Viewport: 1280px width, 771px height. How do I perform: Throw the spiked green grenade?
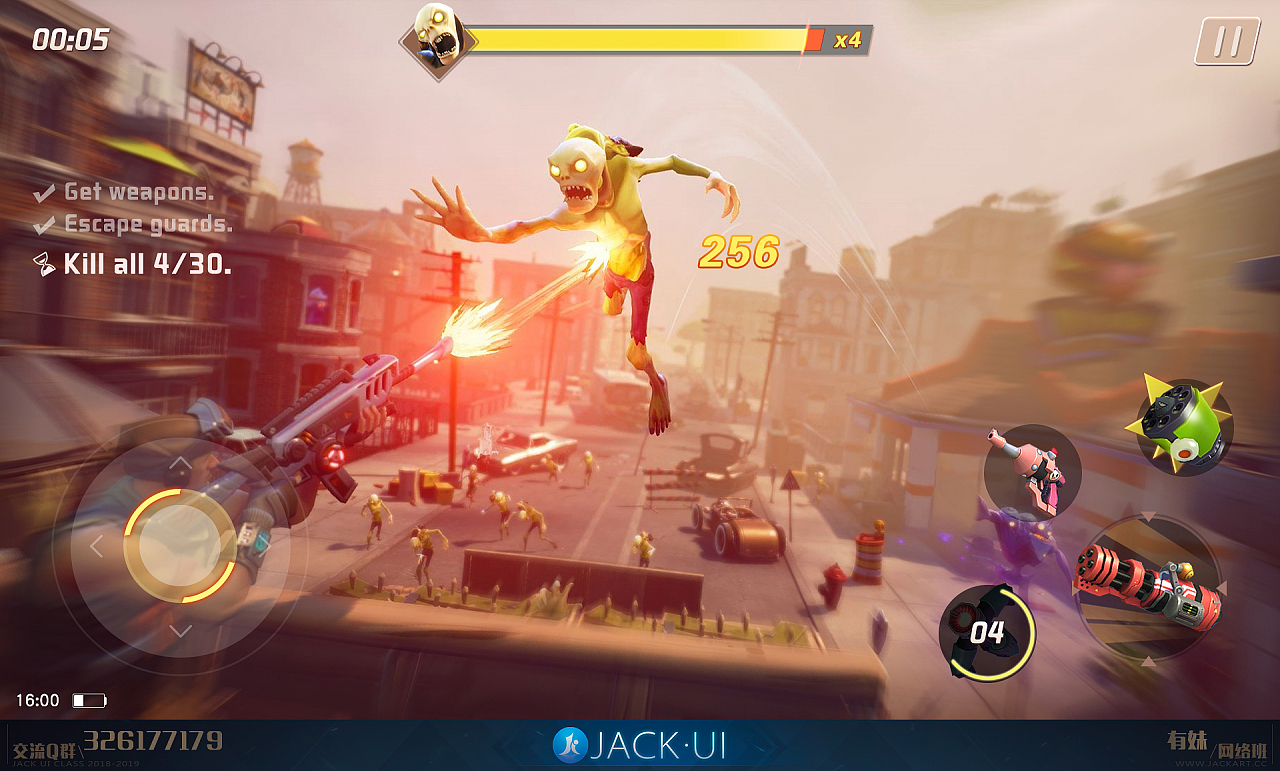click(x=1183, y=427)
